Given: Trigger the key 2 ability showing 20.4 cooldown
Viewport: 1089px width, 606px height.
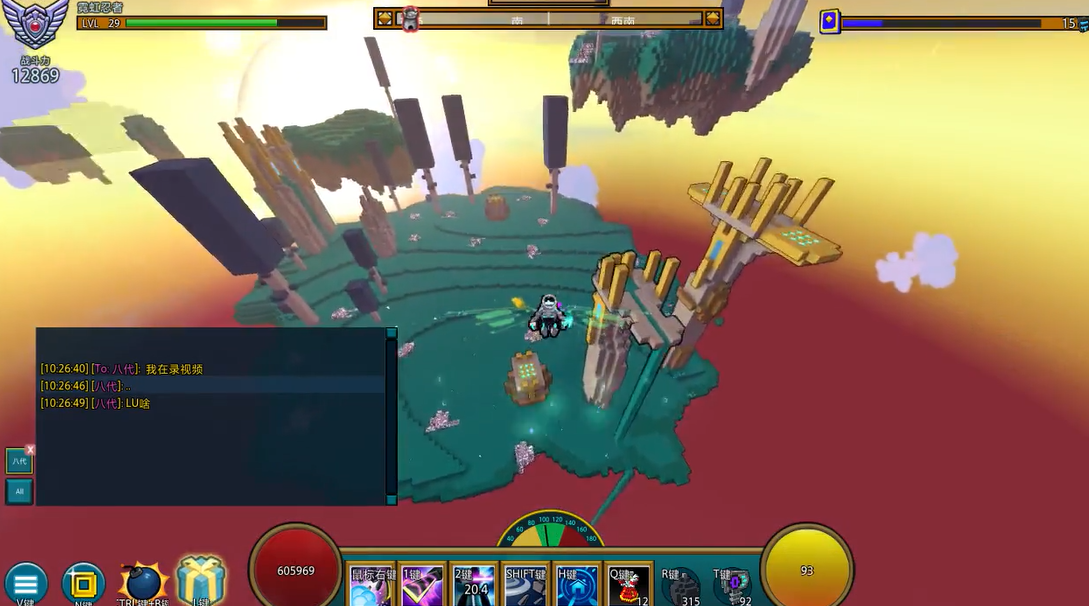Looking at the screenshot, I should tap(474, 587).
